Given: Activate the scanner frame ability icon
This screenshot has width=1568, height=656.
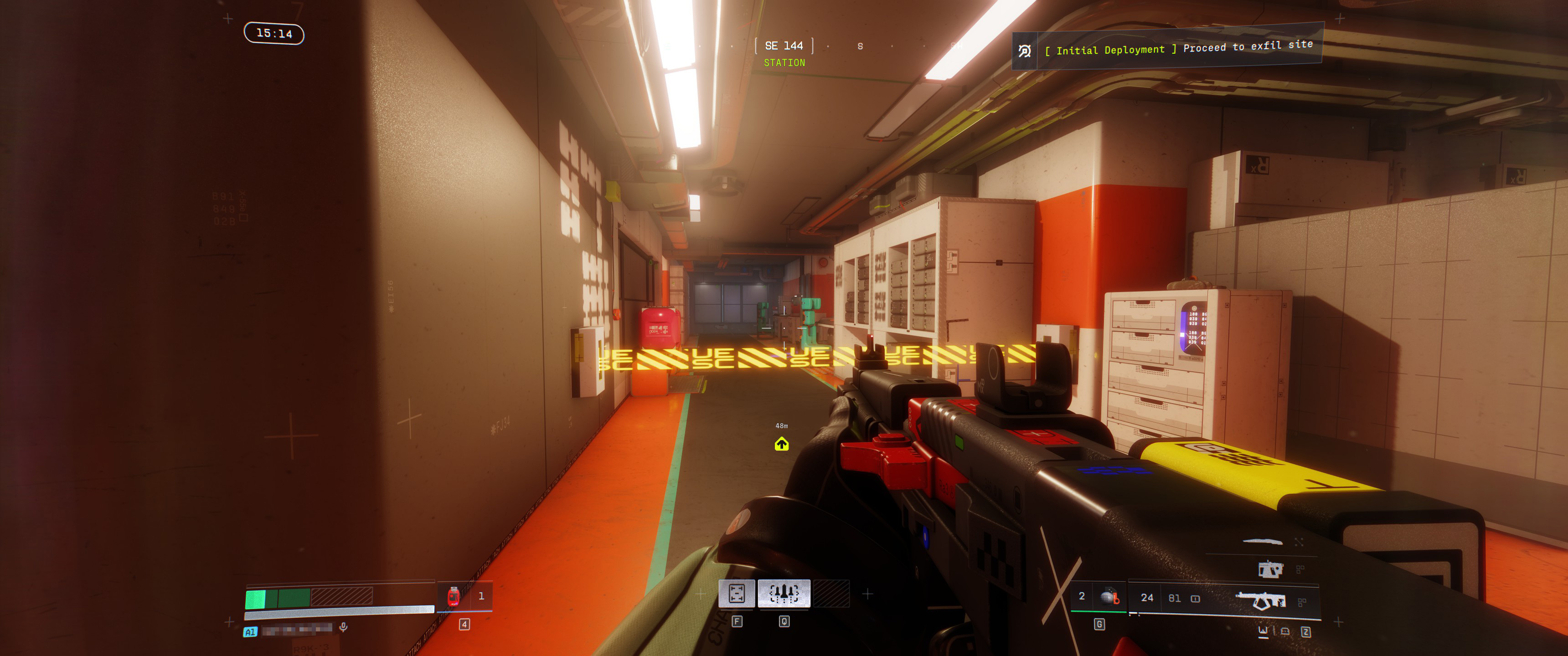Looking at the screenshot, I should (737, 593).
